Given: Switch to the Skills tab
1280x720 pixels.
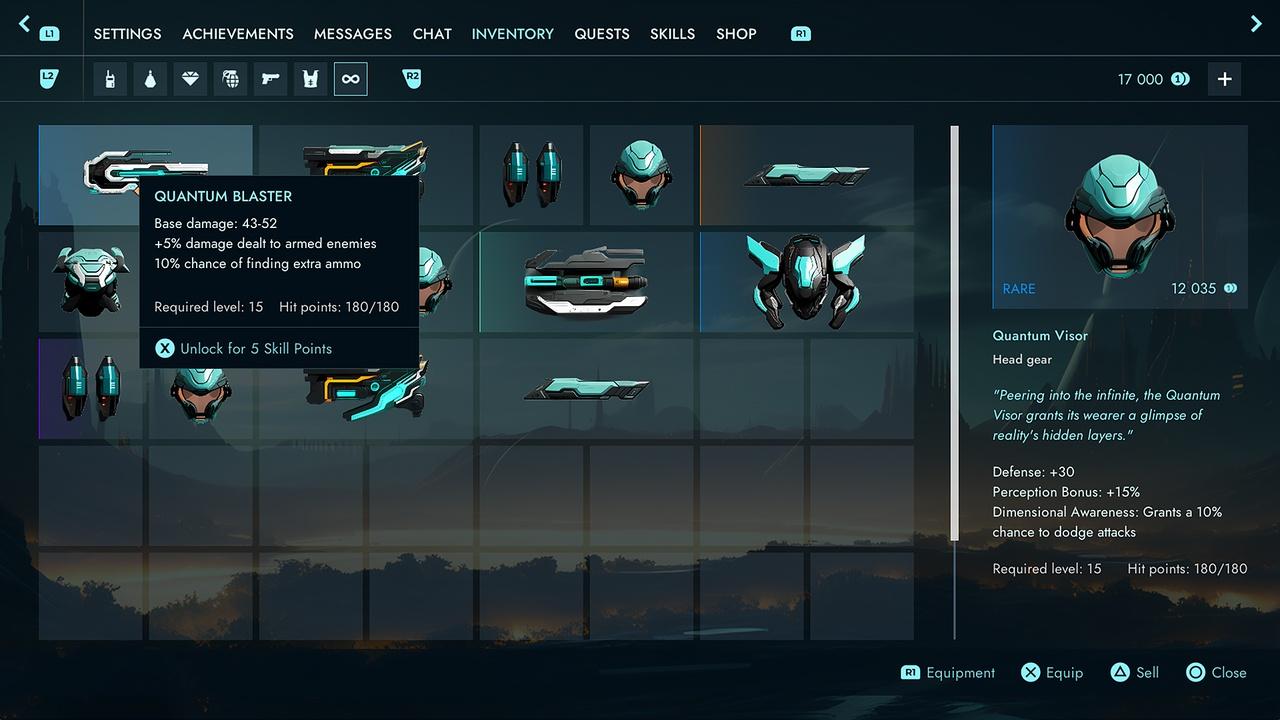Looking at the screenshot, I should pyautogui.click(x=672, y=34).
